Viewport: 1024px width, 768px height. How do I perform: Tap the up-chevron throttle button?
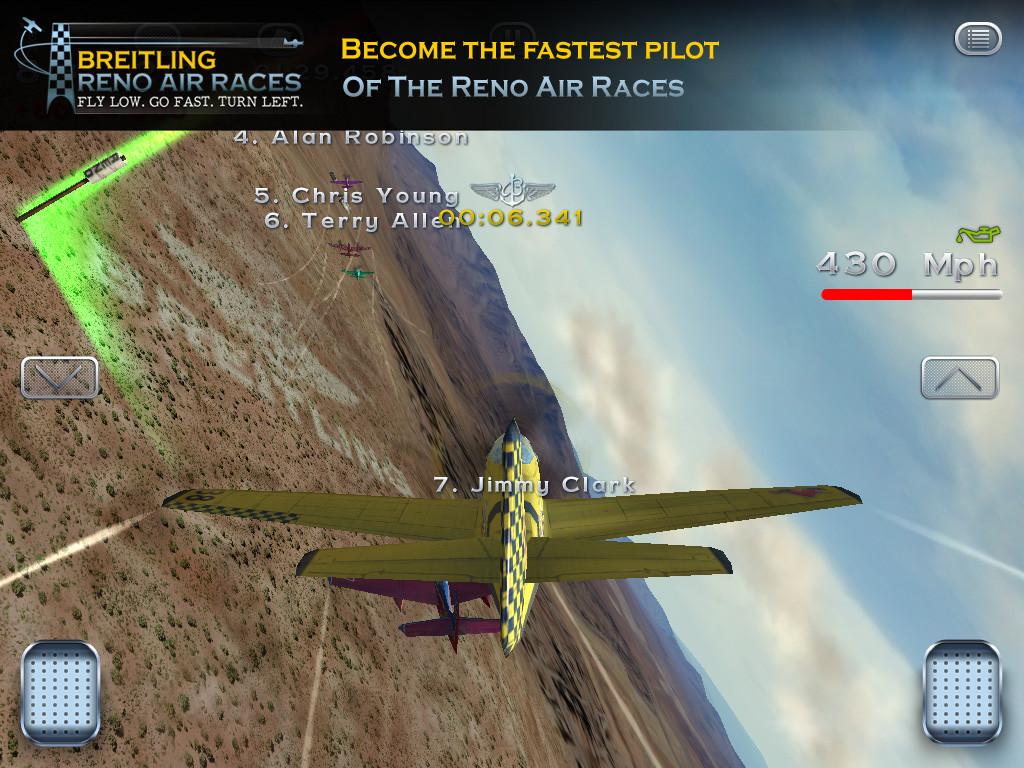(959, 378)
